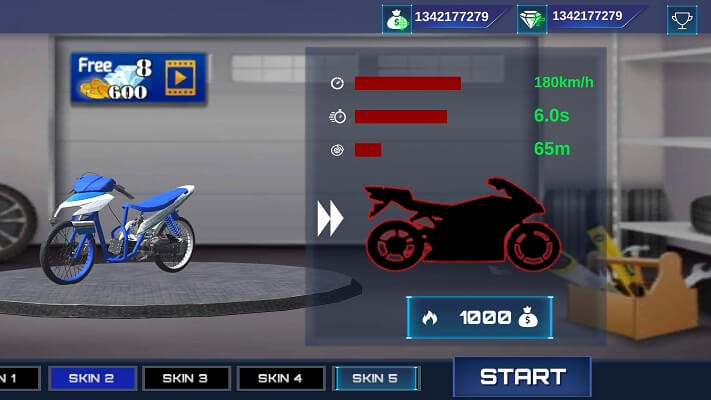
Task: Open the trophy achievements menu
Action: tap(682, 18)
